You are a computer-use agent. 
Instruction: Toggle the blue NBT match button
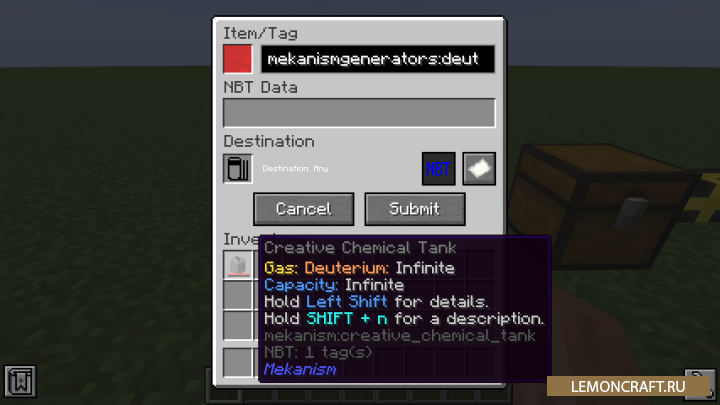pos(439,168)
